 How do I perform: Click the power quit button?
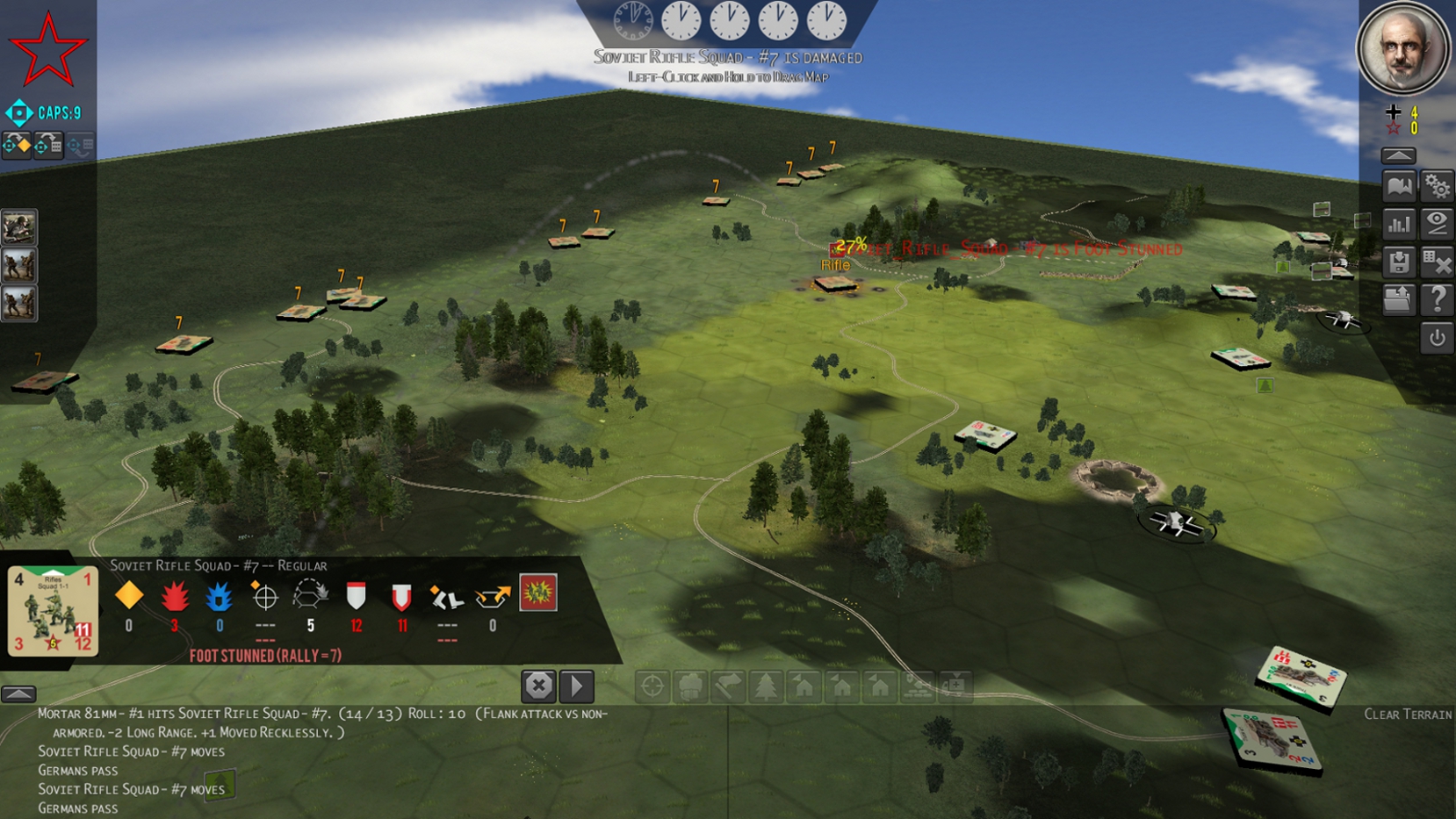pyautogui.click(x=1437, y=338)
